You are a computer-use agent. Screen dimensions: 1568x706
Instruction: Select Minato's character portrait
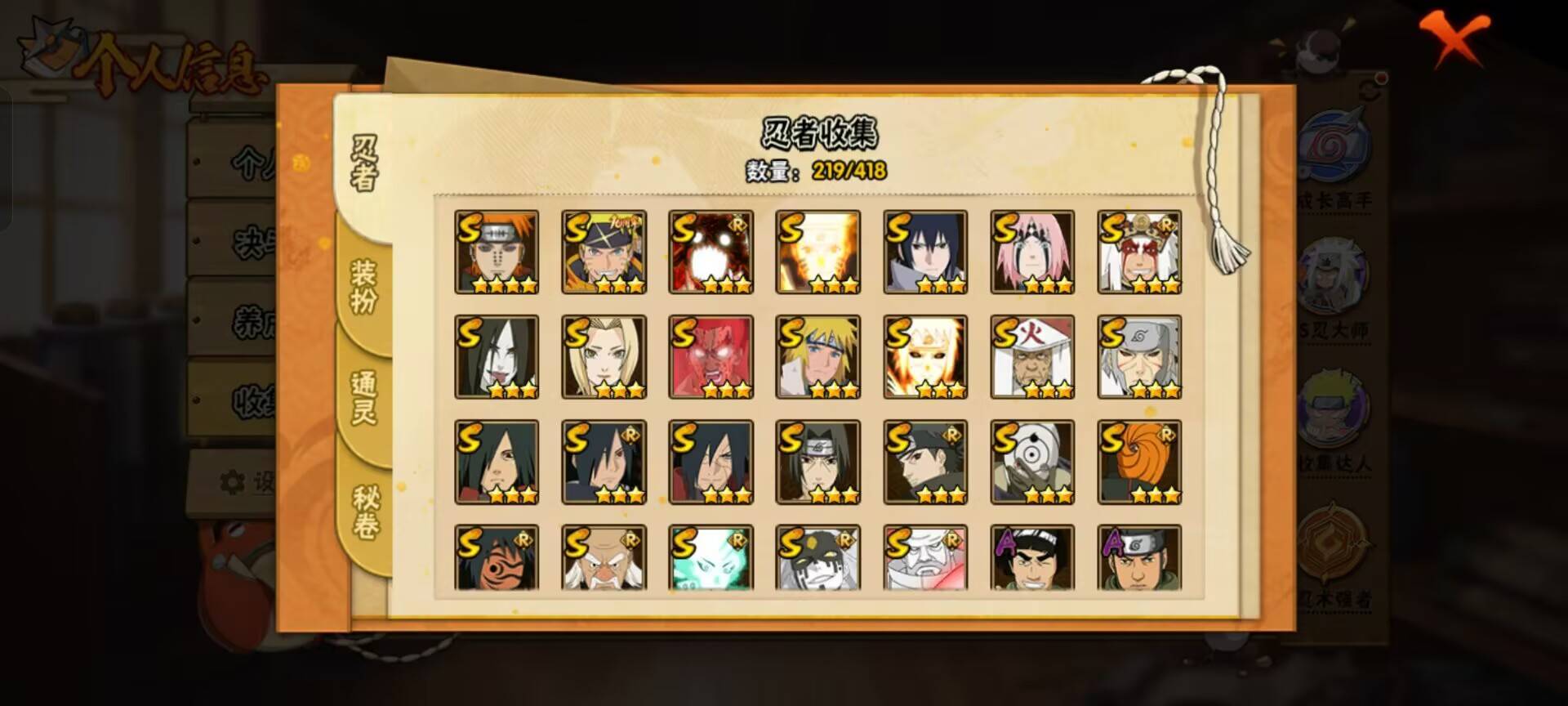(x=817, y=355)
